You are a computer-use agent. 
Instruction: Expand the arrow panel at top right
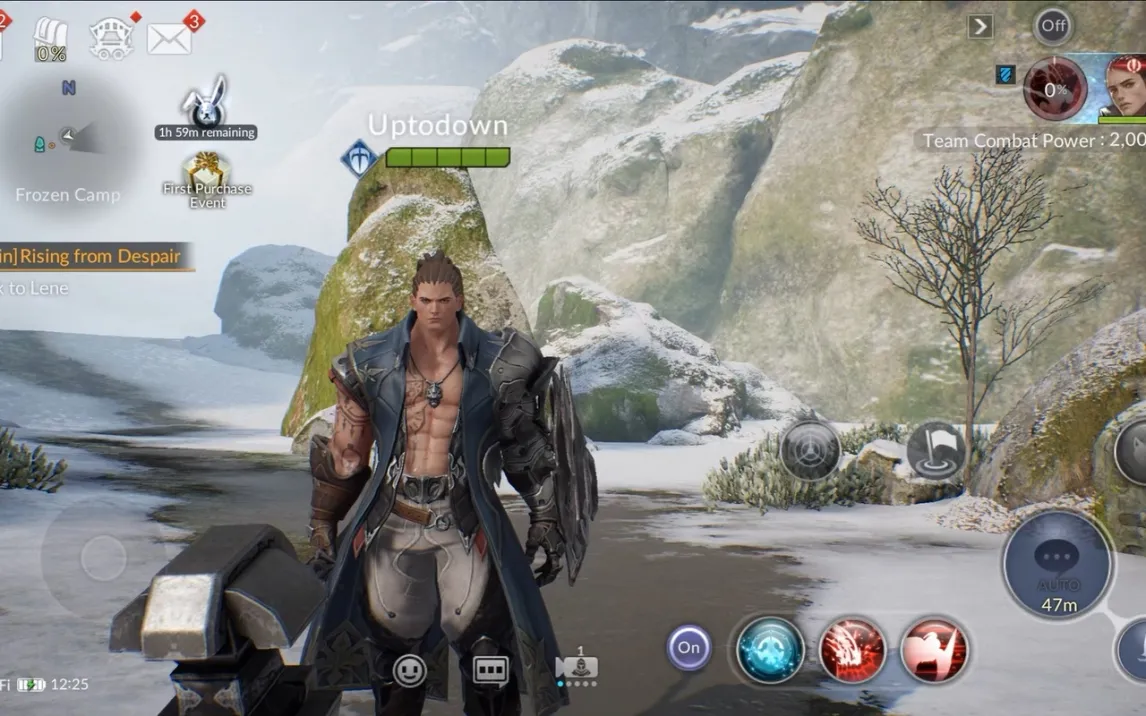[980, 27]
